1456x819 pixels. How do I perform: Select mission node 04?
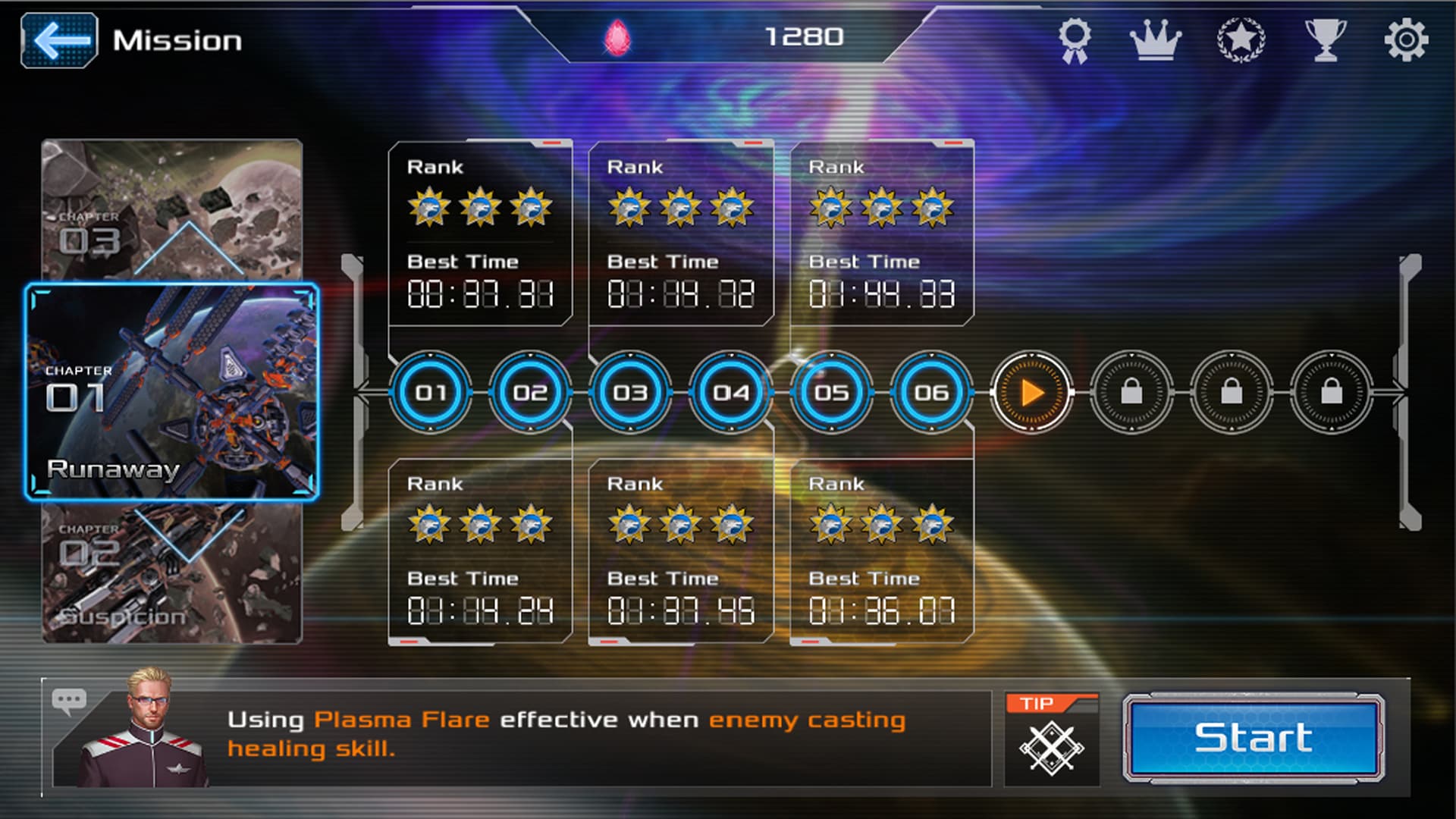click(x=730, y=393)
